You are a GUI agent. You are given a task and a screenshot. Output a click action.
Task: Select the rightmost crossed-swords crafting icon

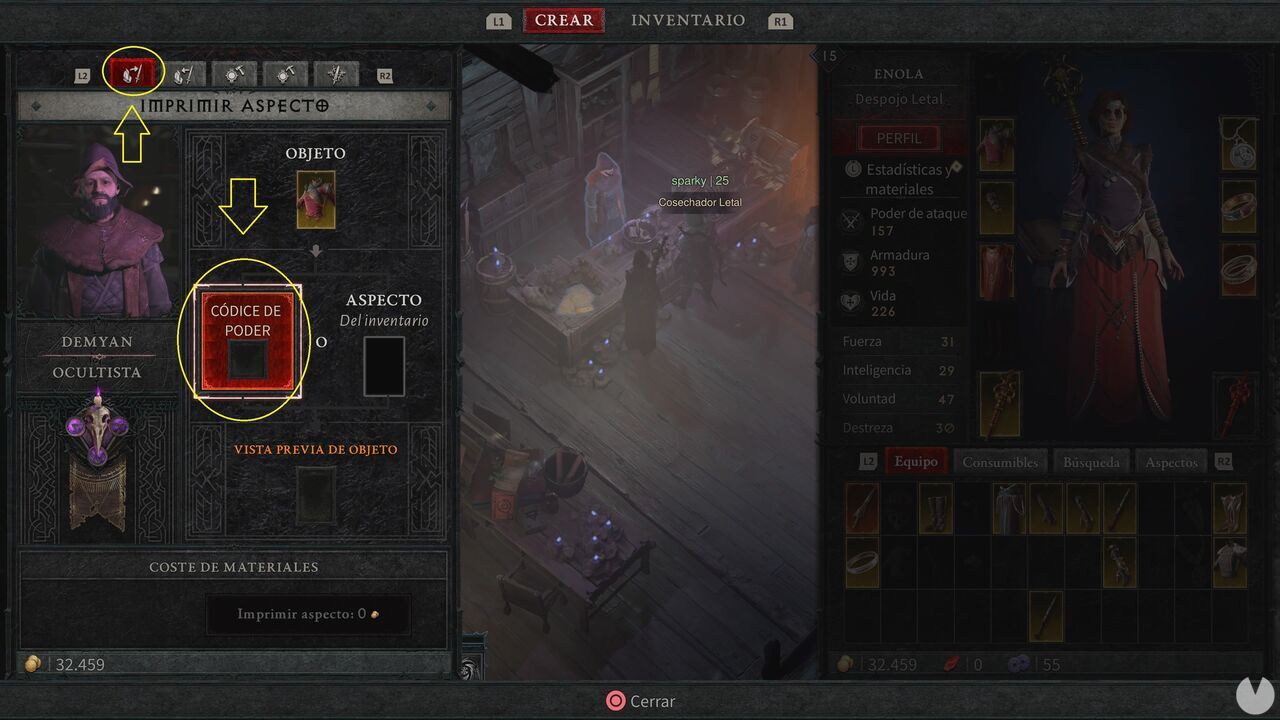pos(336,73)
